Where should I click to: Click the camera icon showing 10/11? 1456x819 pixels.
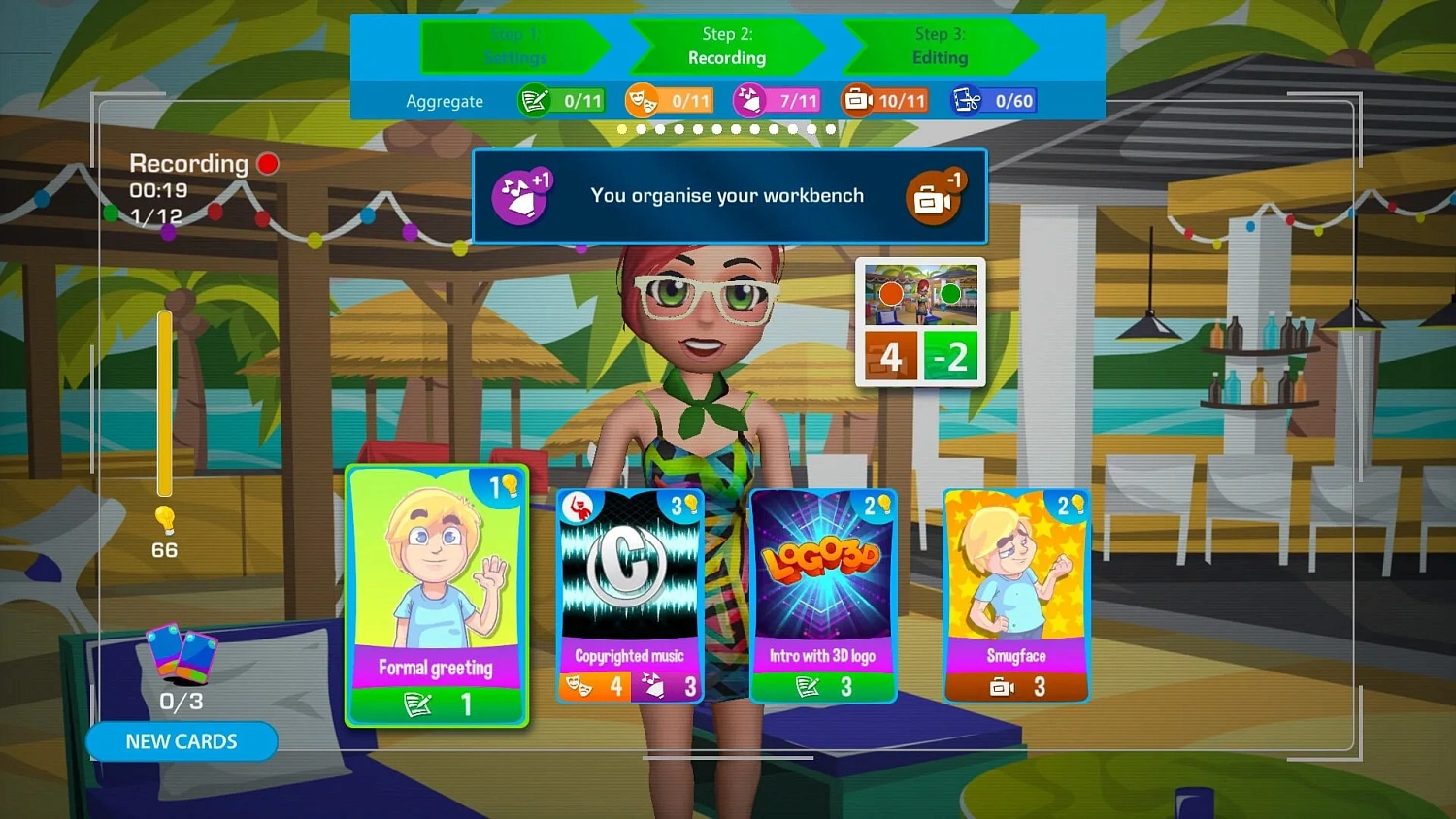(858, 100)
